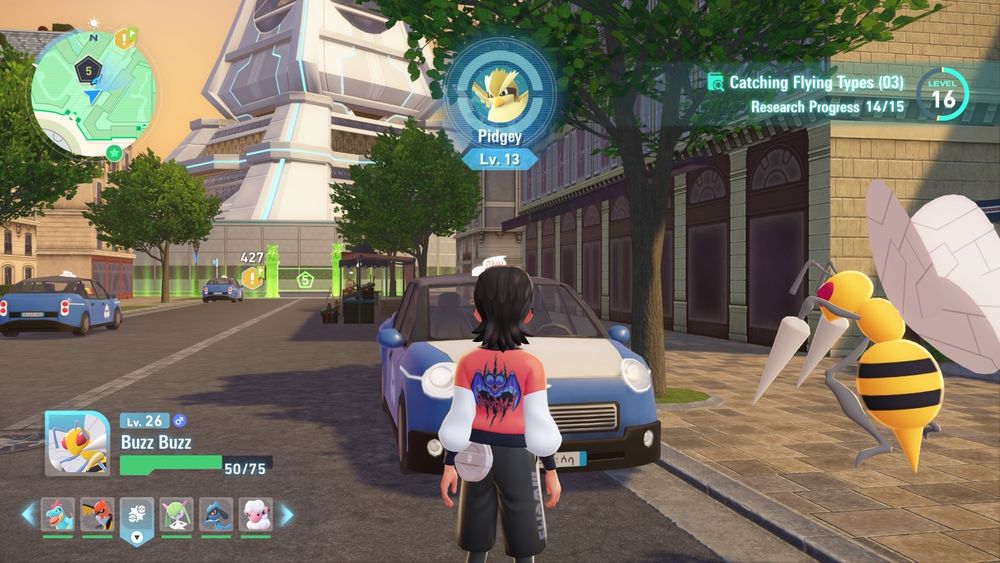
Task: Switch to Kirlia in the party bar
Action: [x=177, y=515]
